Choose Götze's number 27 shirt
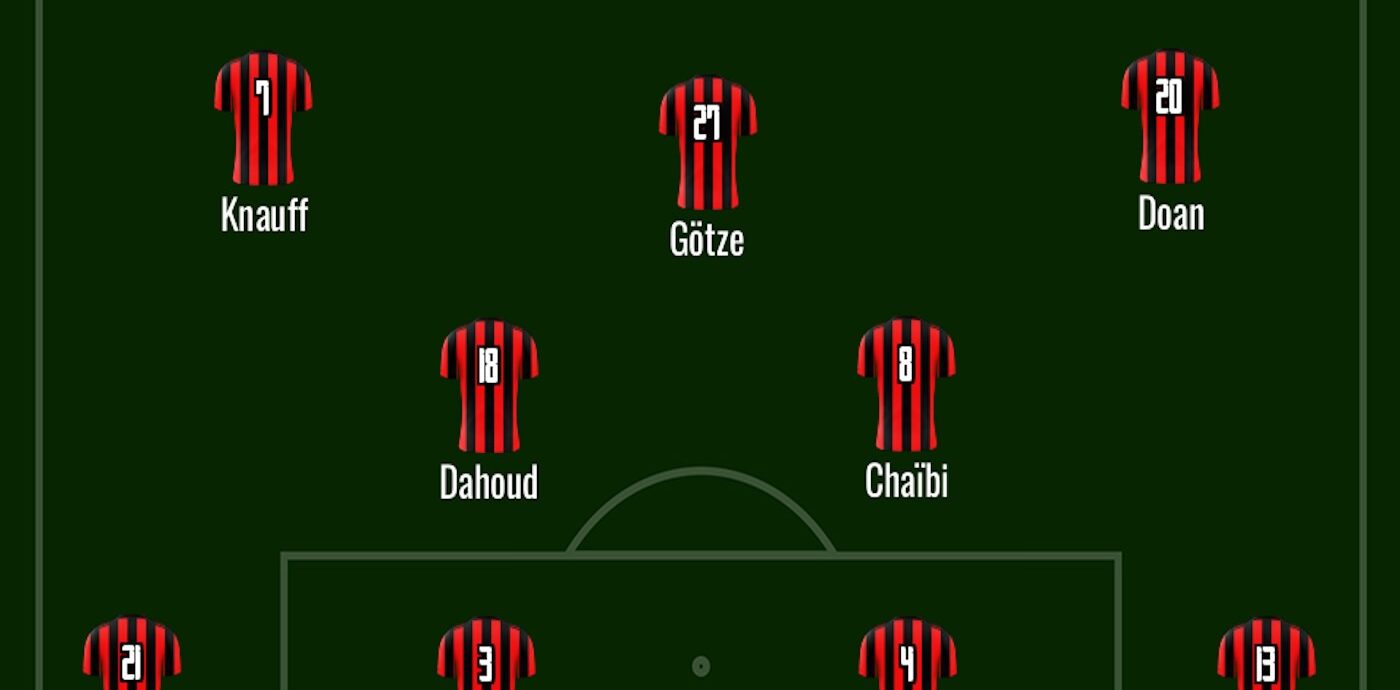The height and width of the screenshot is (690, 1400). (707, 142)
